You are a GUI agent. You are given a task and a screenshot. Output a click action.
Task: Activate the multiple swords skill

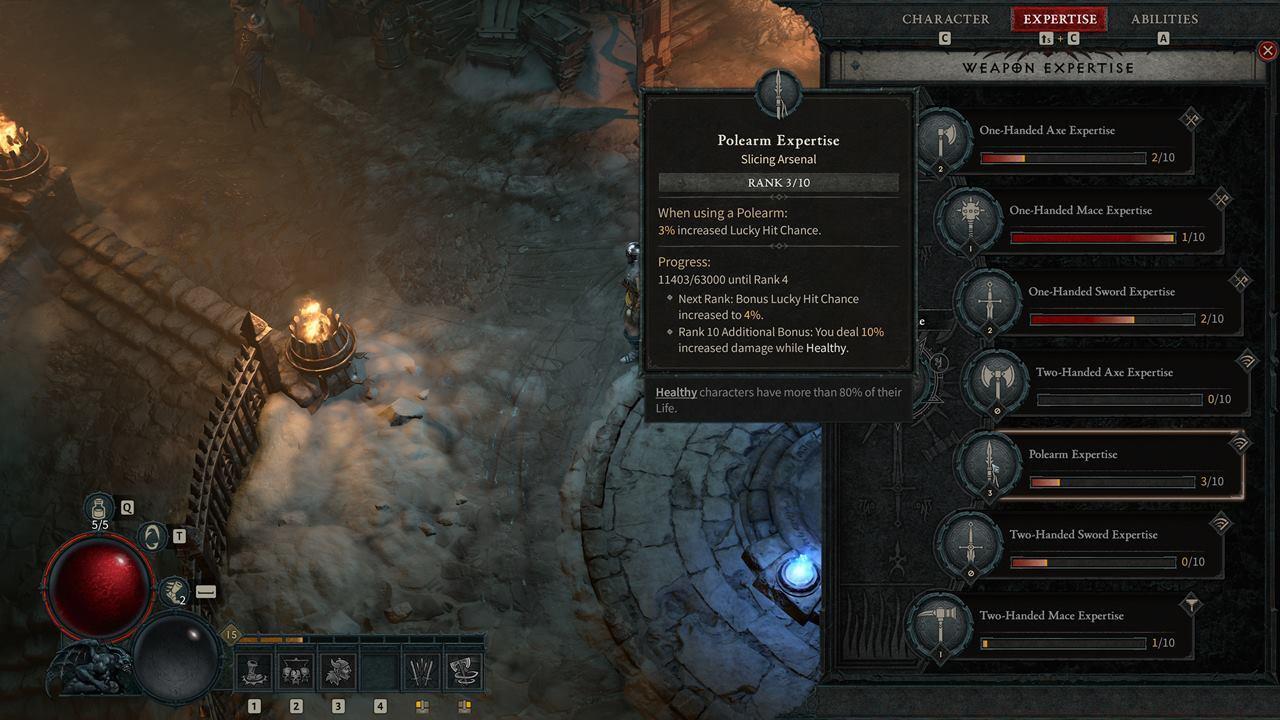click(x=422, y=672)
